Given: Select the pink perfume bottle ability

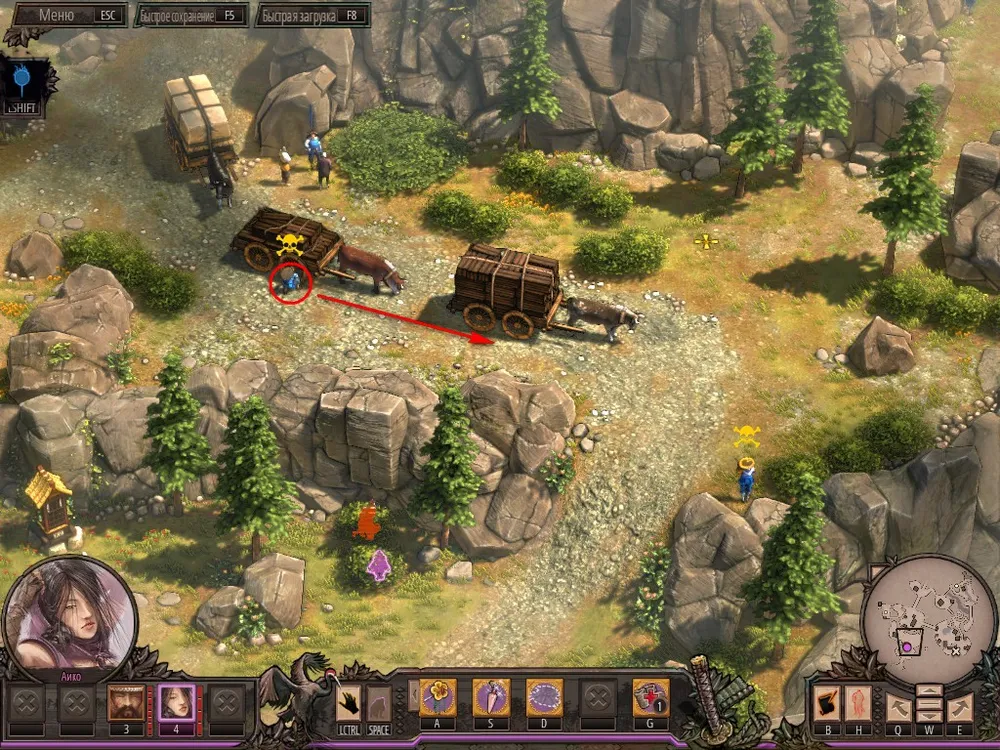Looking at the screenshot, I should pos(490,697).
